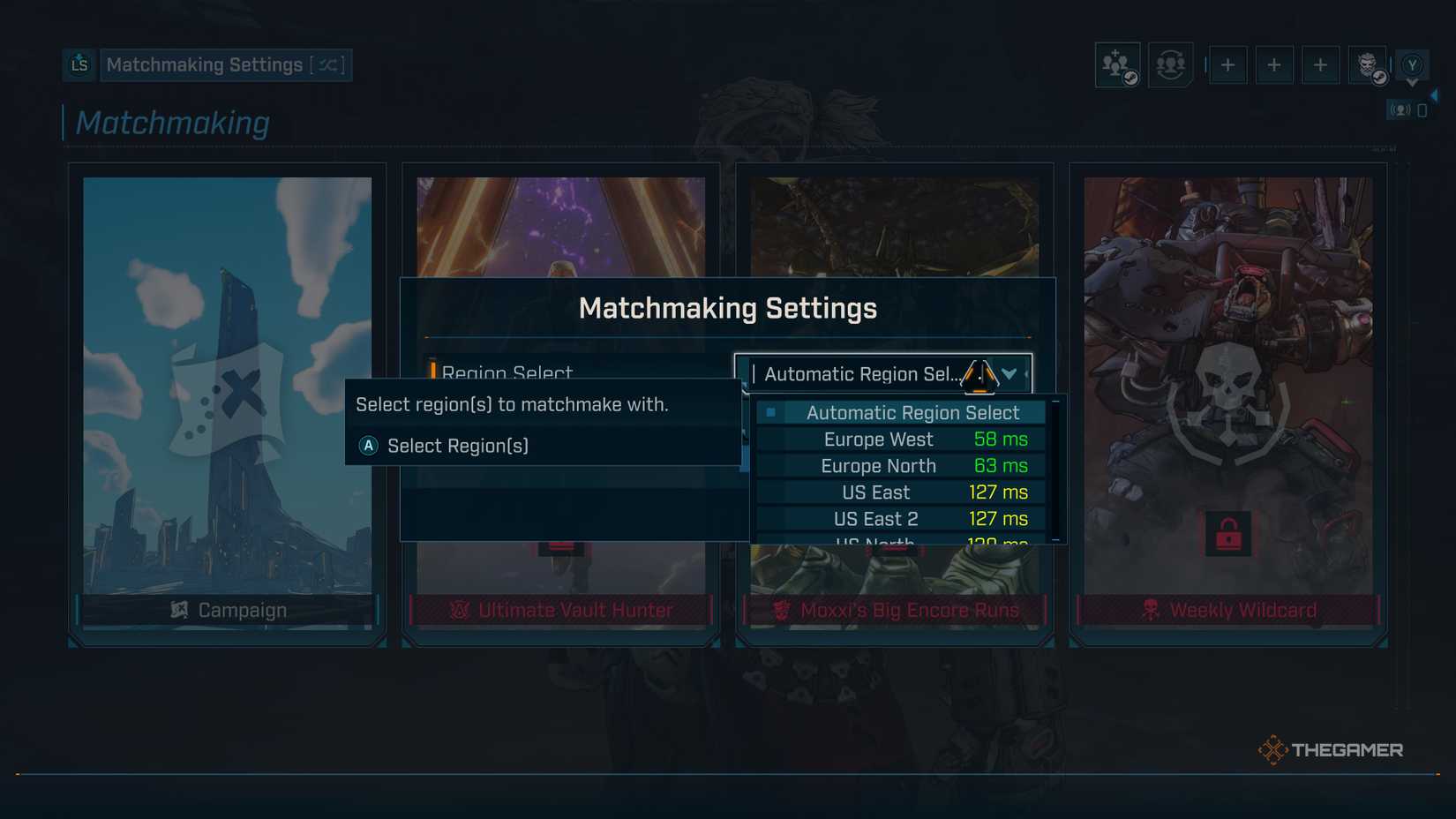
Task: Open the Region Select dropdown chevron
Action: [1009, 373]
